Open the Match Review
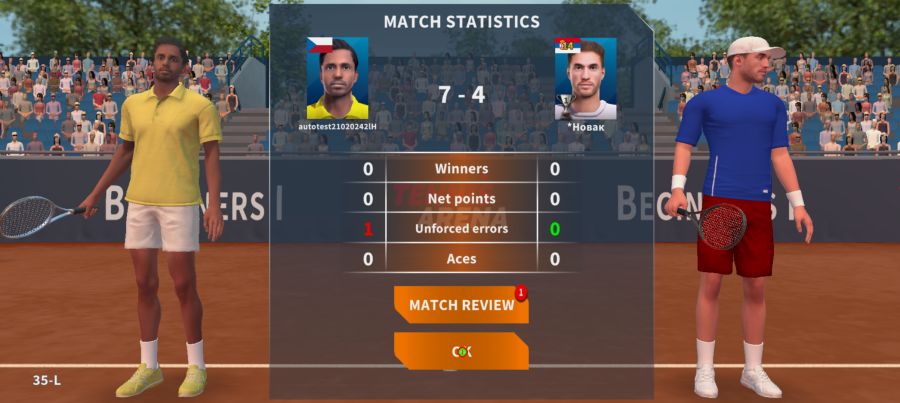900x403 pixels. tap(461, 305)
